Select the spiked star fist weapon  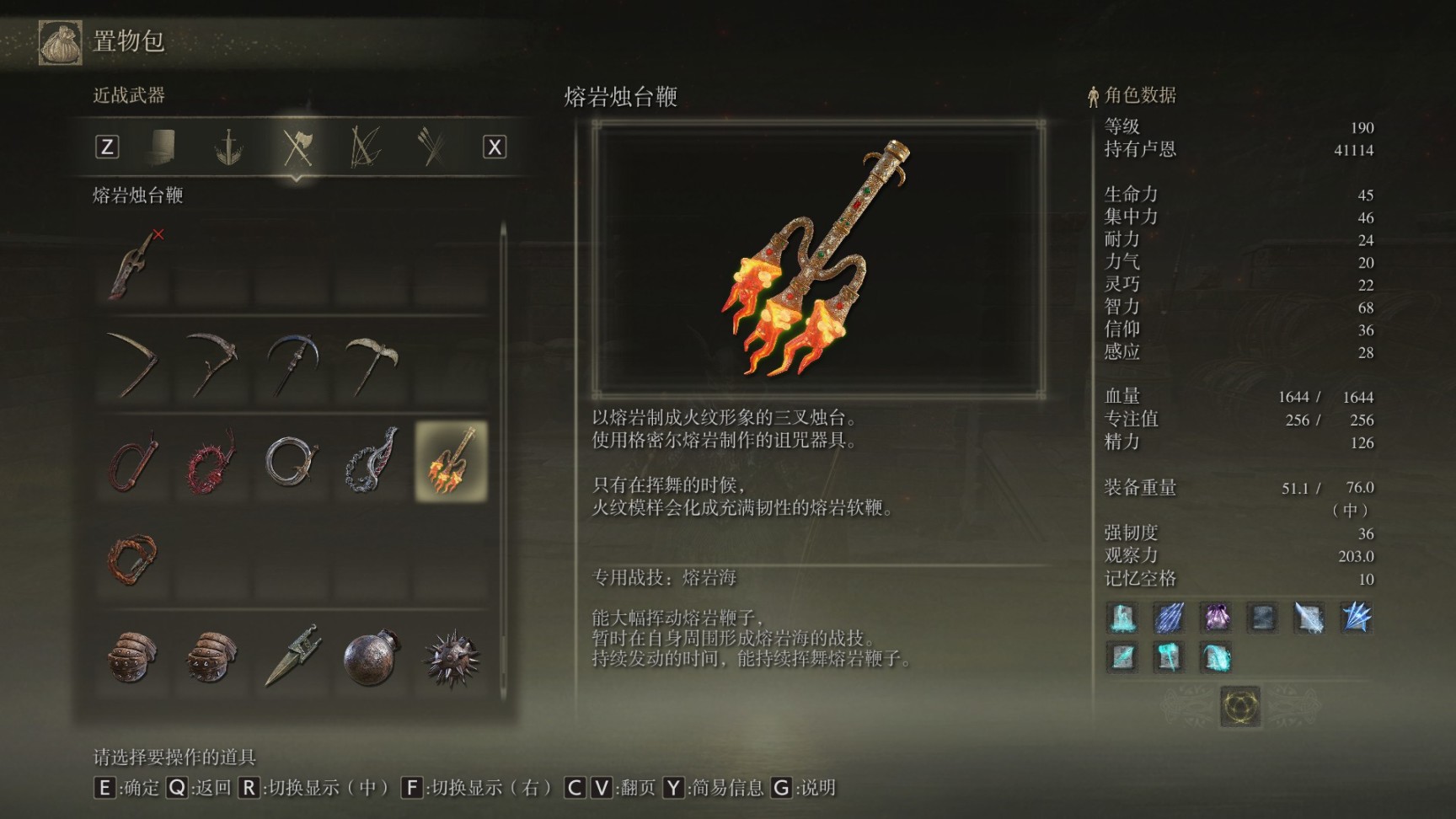451,656
